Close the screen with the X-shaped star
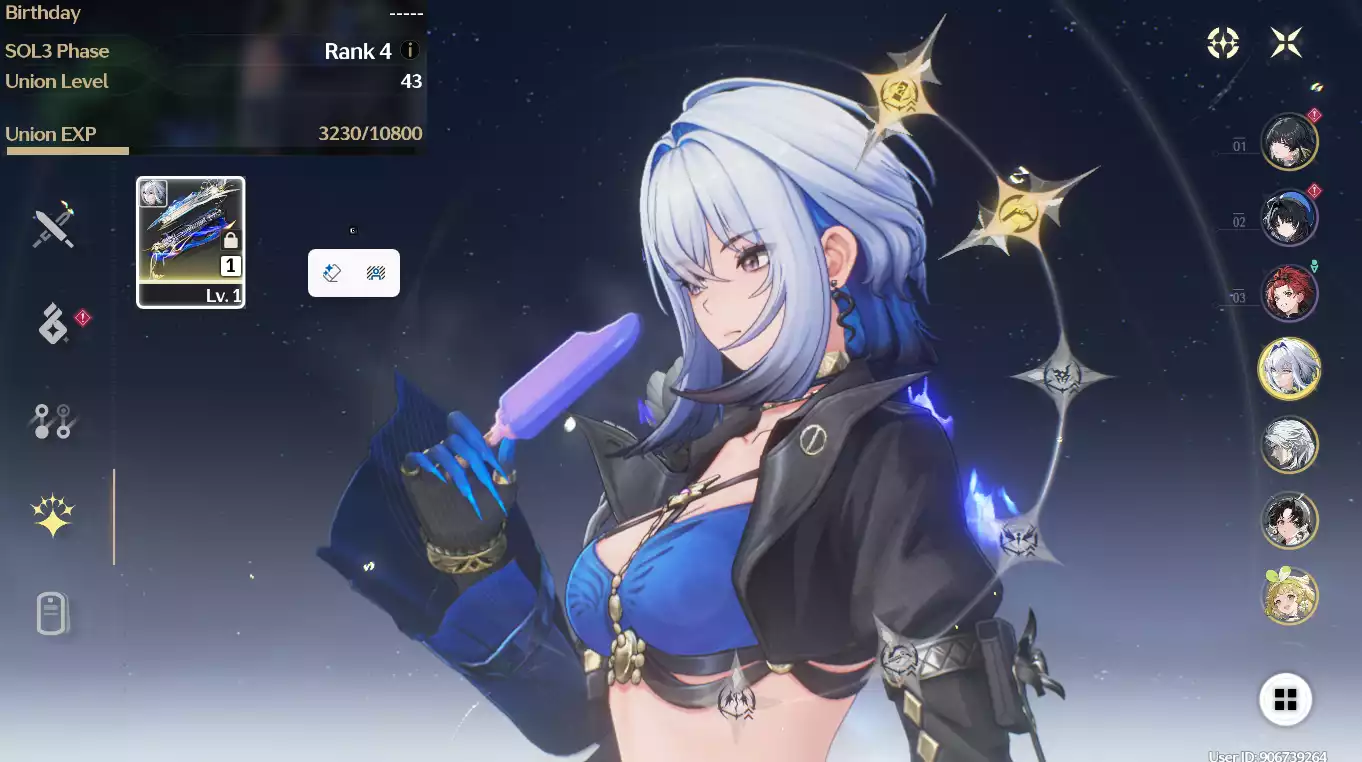 (1286, 42)
